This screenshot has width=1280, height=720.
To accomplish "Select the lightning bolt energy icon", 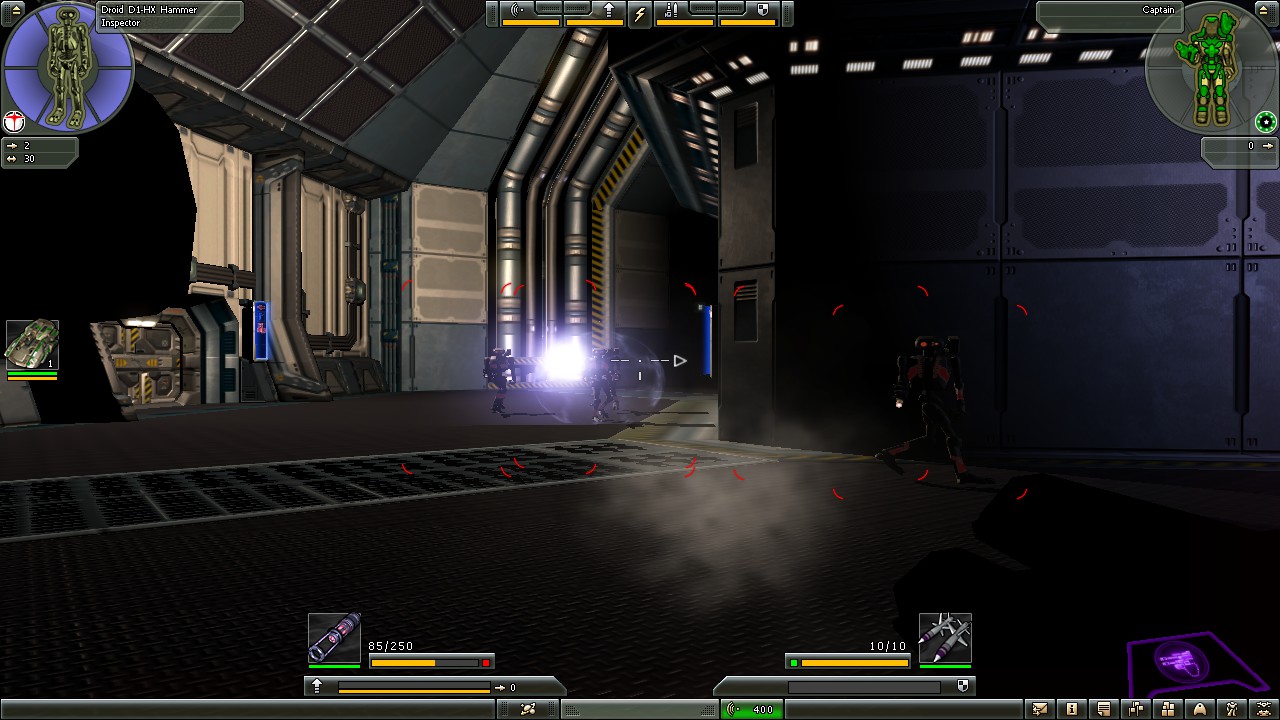I will [639, 11].
